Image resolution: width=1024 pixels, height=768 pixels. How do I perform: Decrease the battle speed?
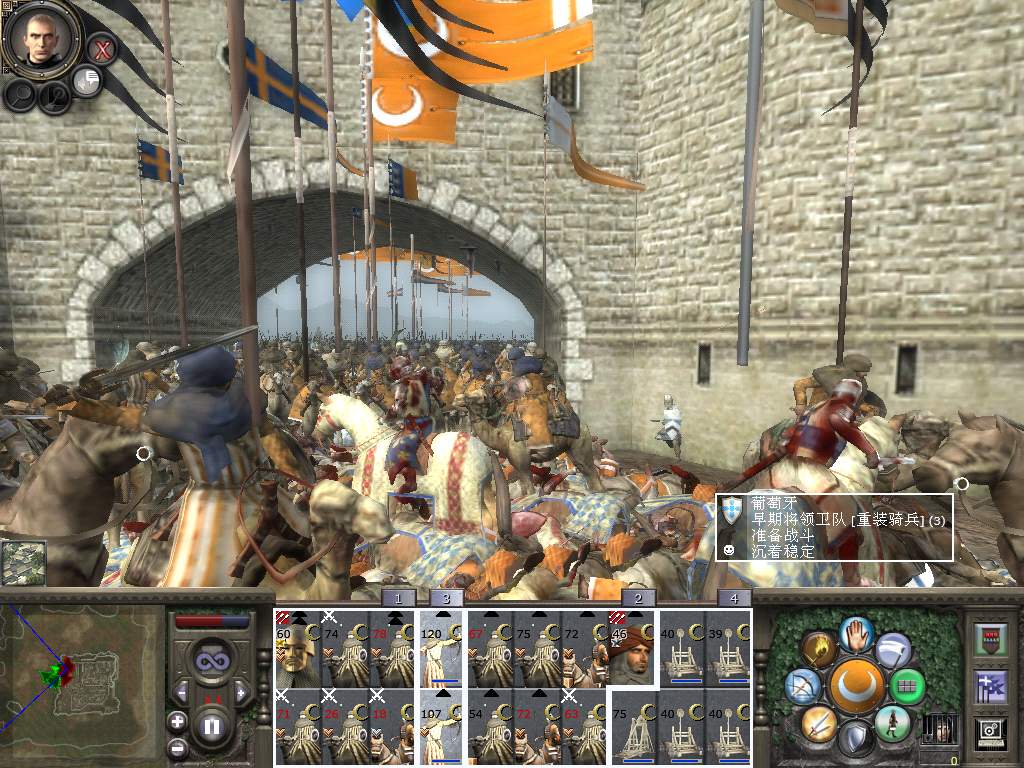[181, 692]
